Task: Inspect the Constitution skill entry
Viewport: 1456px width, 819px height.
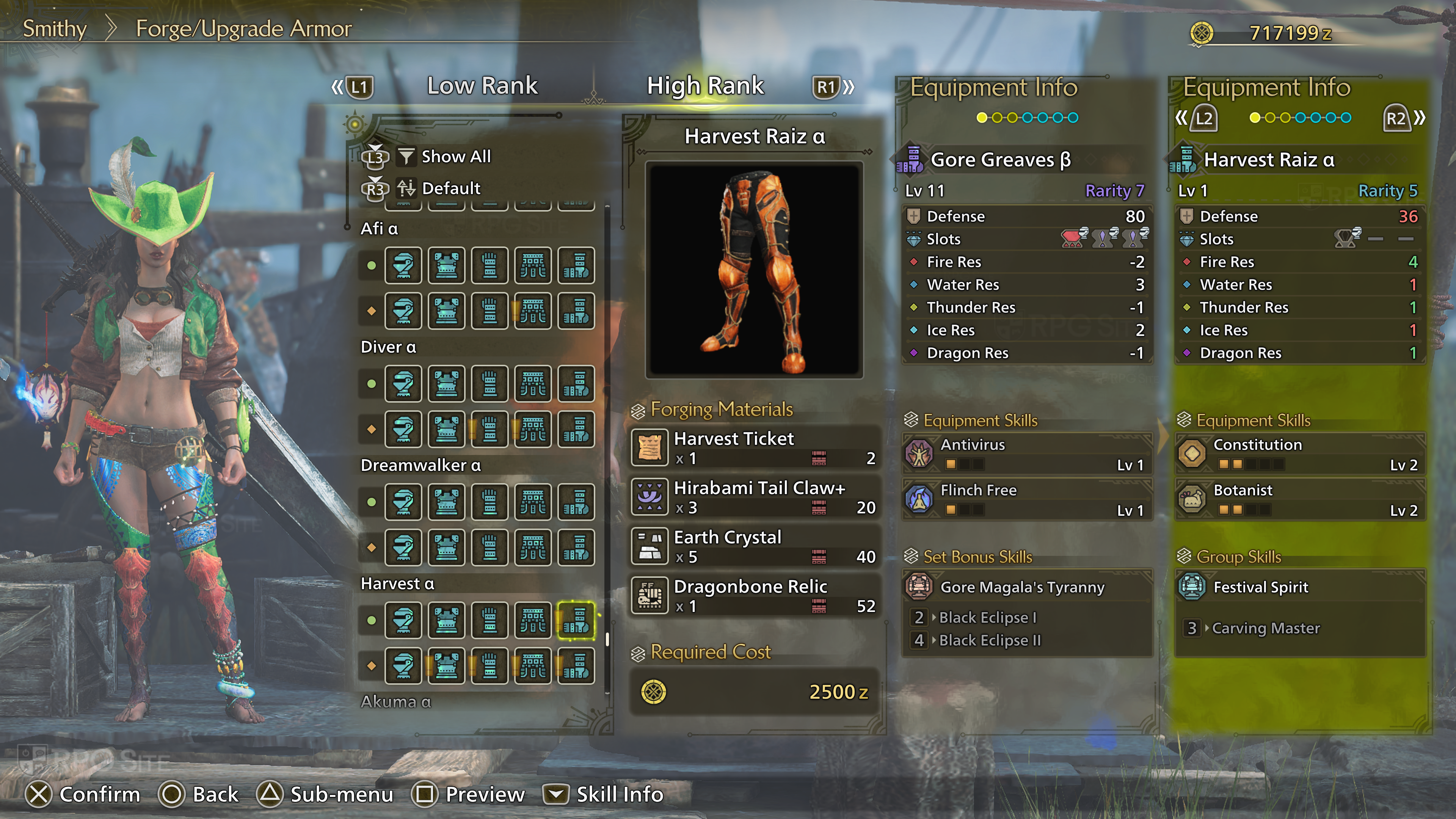Action: pyautogui.click(x=1299, y=453)
